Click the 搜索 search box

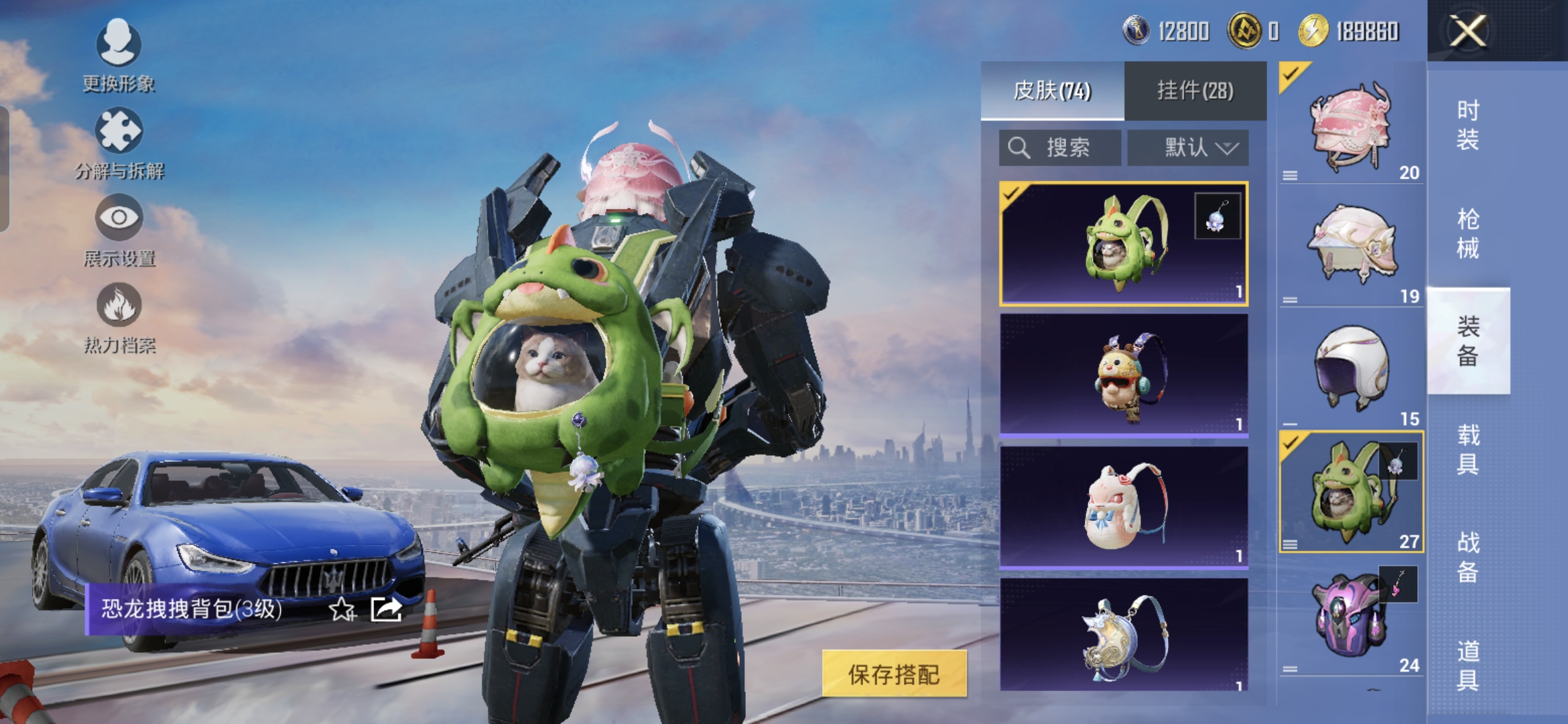[1059, 147]
